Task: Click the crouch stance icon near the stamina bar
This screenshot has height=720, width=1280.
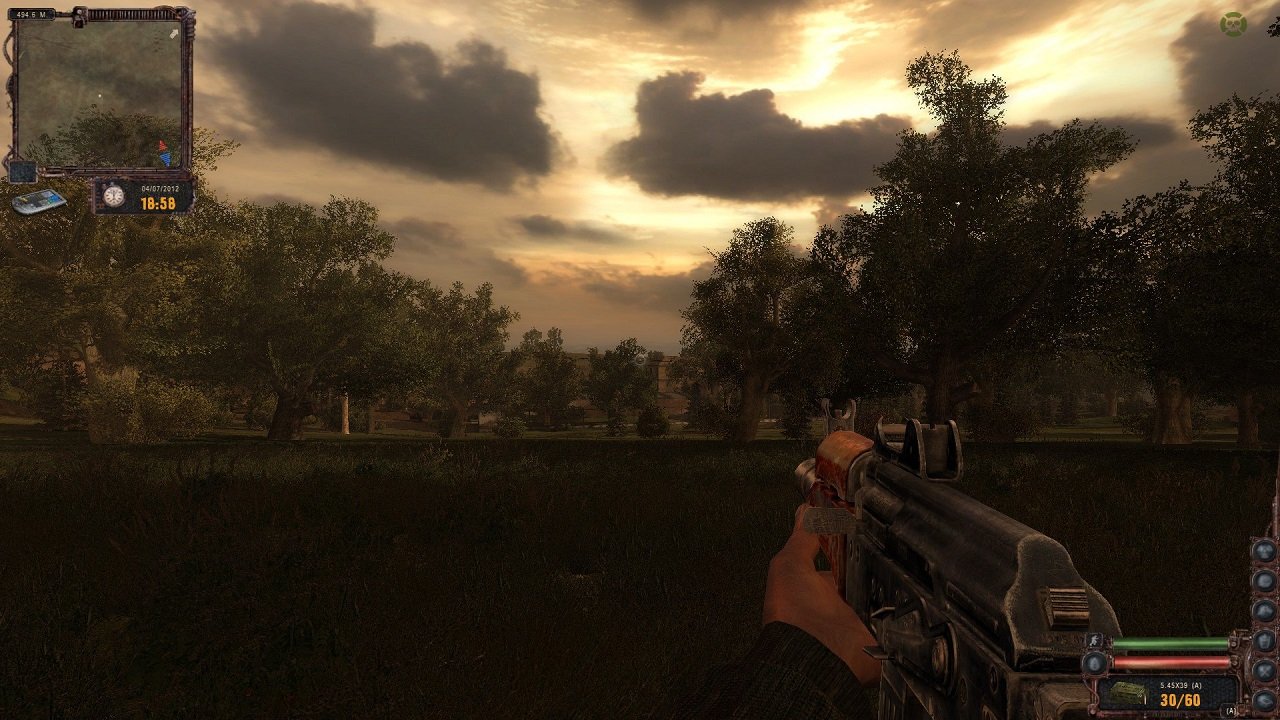Action: 1094,640
